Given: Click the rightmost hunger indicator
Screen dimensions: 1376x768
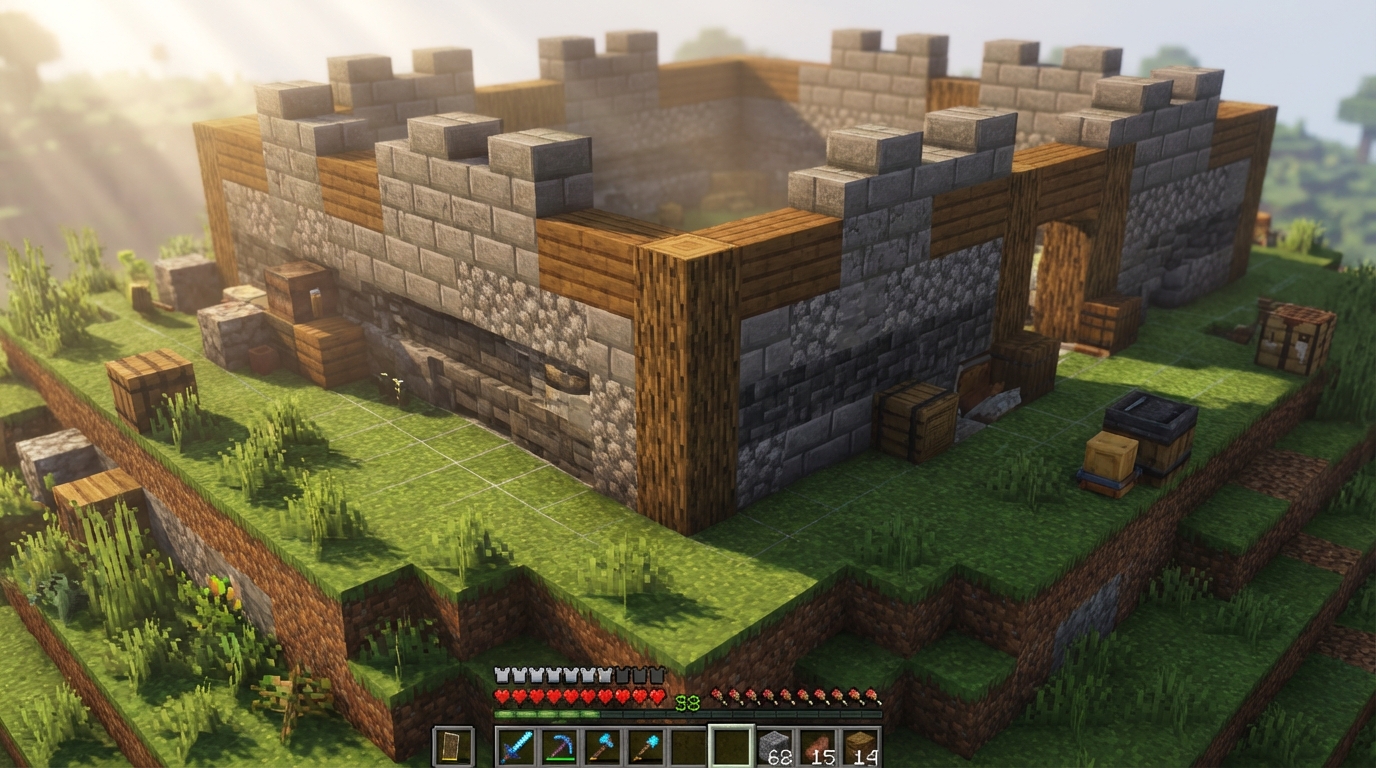Looking at the screenshot, I should pos(872,694).
